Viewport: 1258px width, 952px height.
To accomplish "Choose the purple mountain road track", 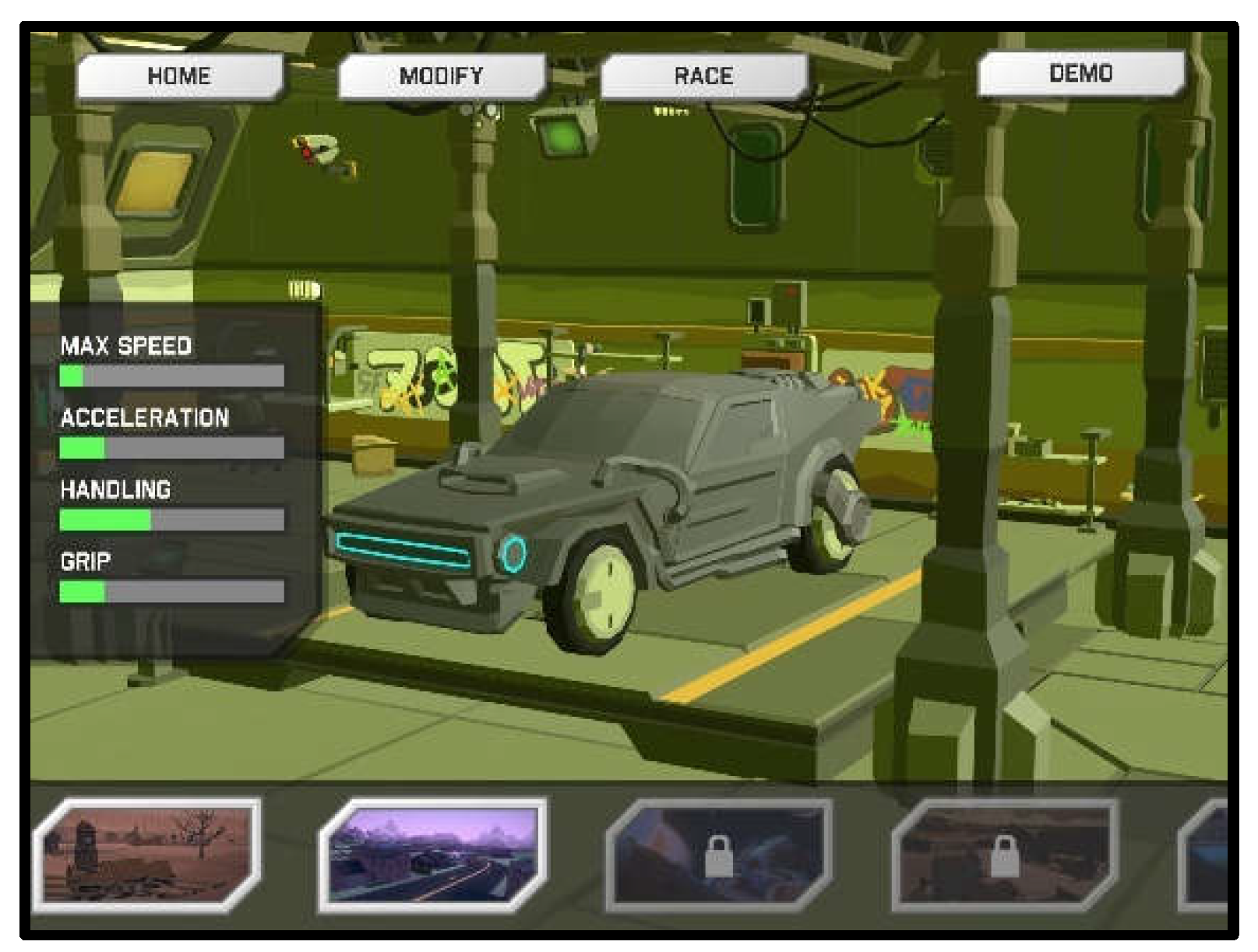I will (x=433, y=855).
